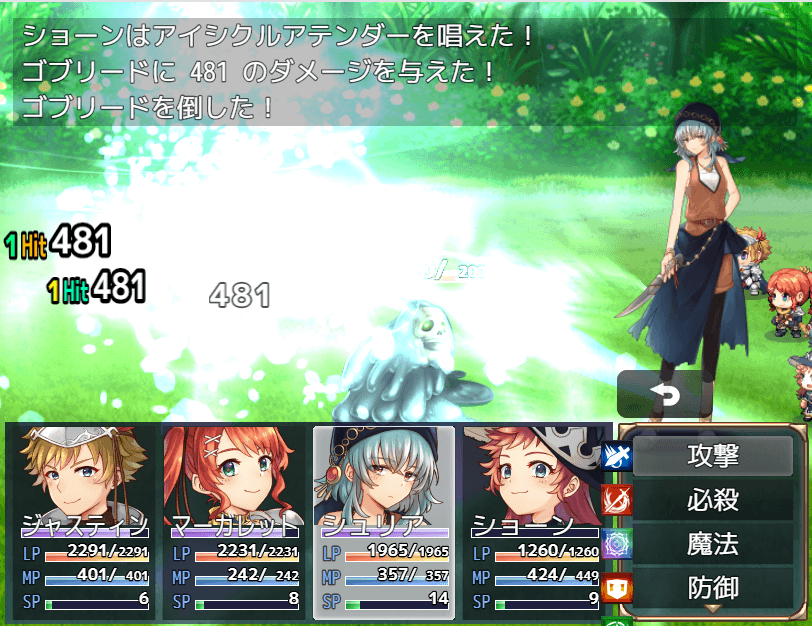Select the 攻撃 attack command
812x626 pixels.
(713, 456)
